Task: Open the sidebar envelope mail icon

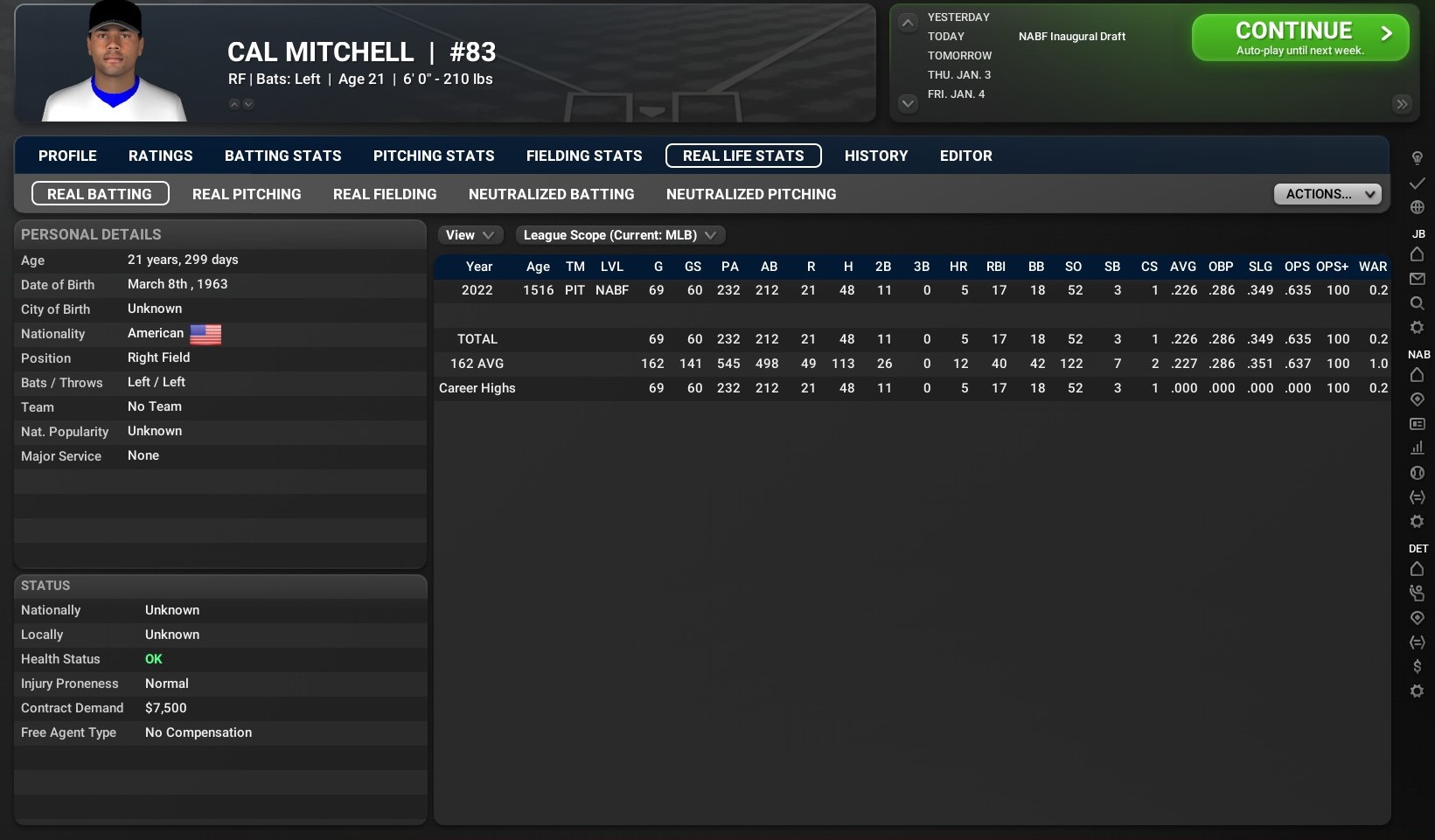Action: pyautogui.click(x=1418, y=279)
